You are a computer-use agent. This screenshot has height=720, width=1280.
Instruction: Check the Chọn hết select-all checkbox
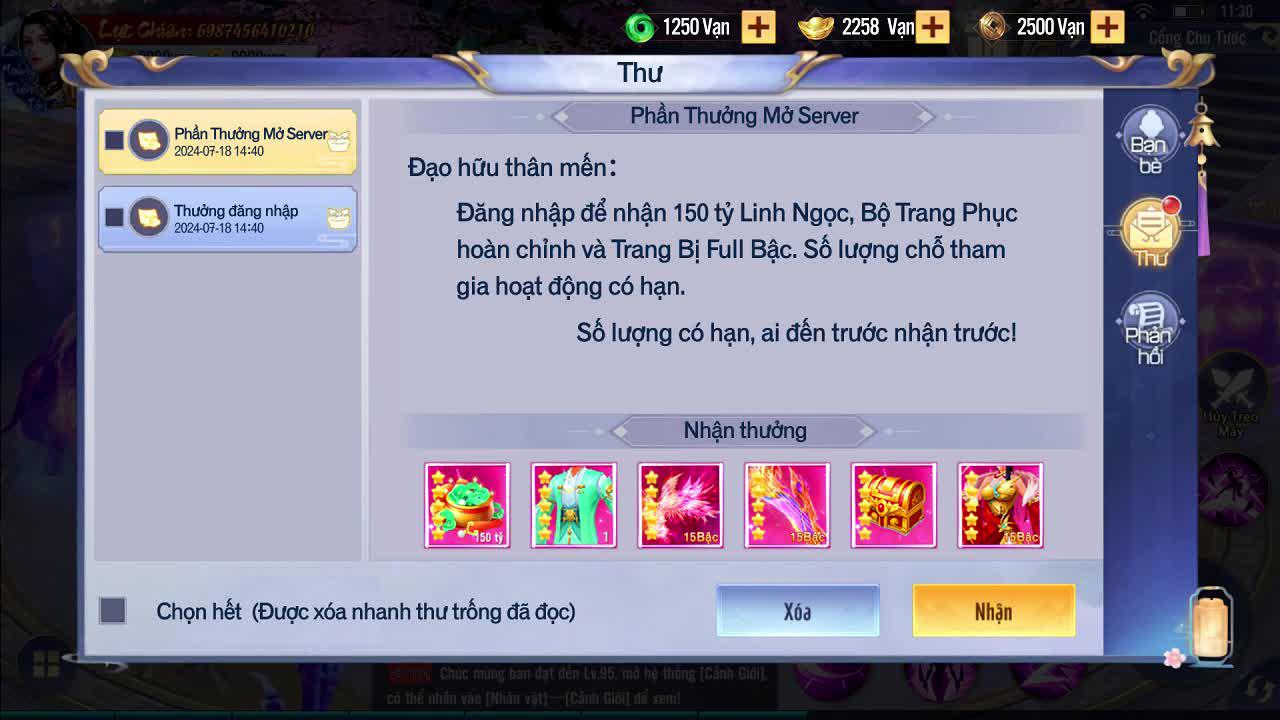[x=113, y=610]
